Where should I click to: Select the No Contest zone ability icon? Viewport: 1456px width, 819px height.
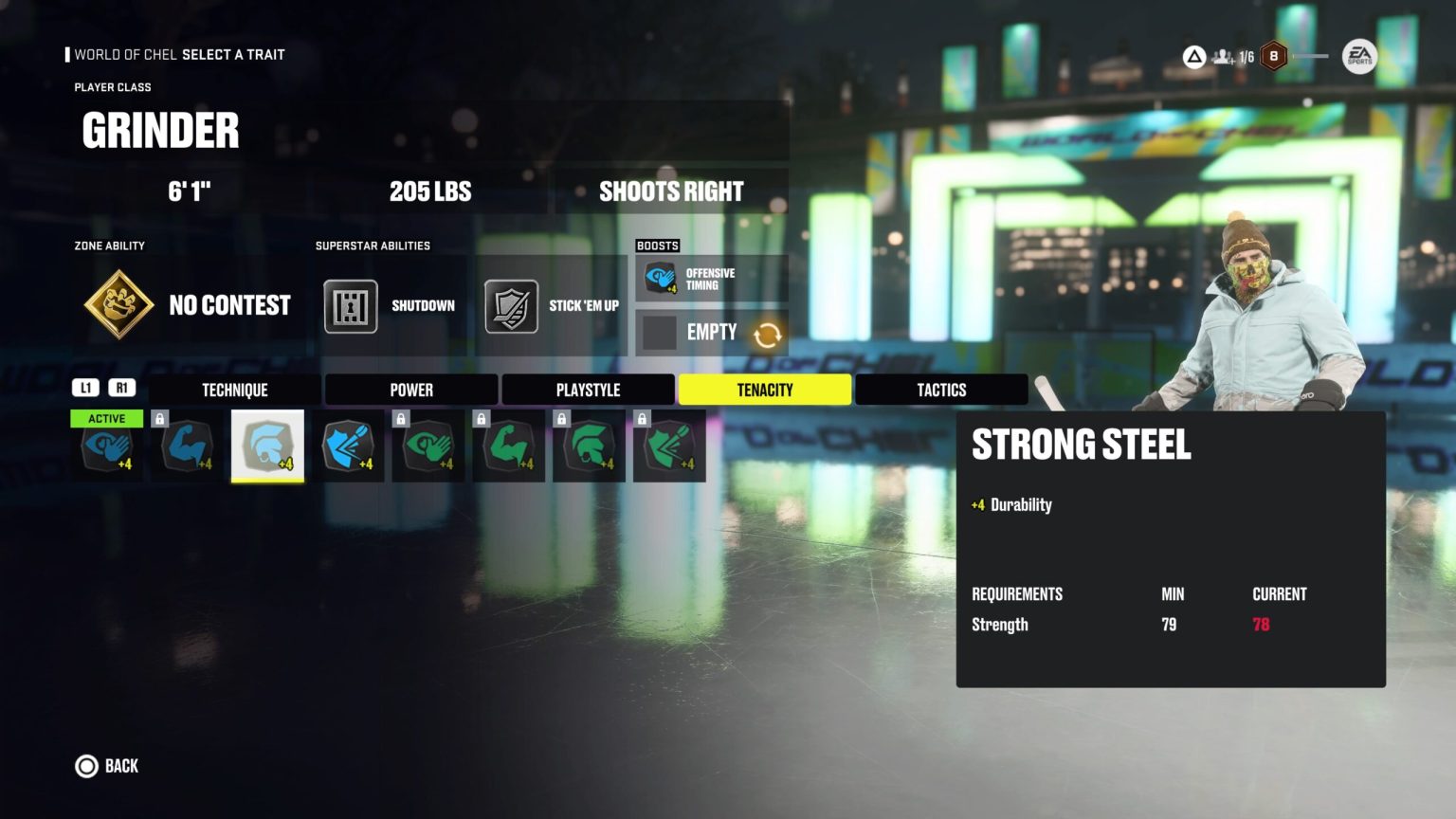click(x=118, y=305)
